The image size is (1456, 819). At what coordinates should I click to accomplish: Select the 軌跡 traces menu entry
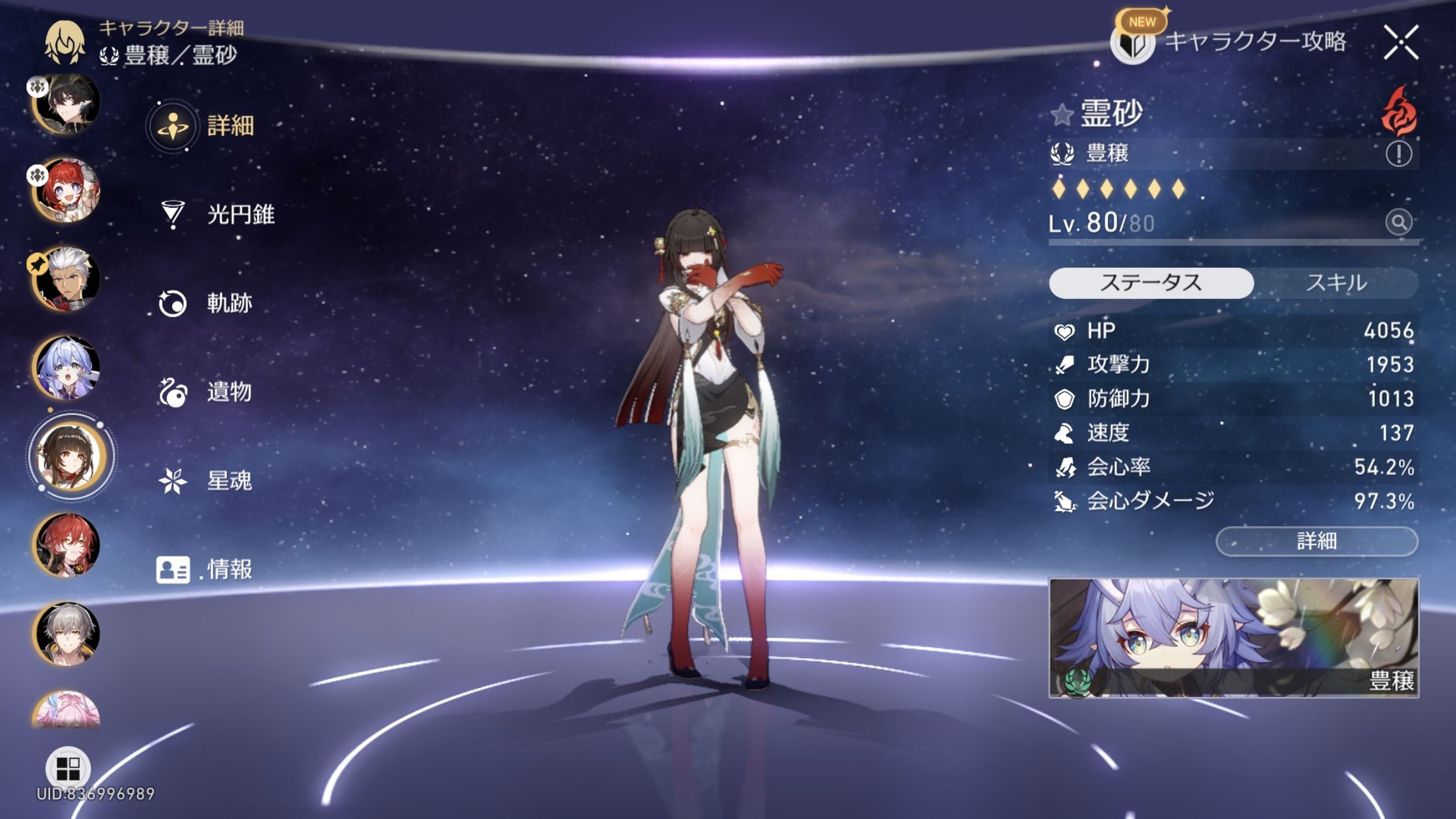[206, 303]
